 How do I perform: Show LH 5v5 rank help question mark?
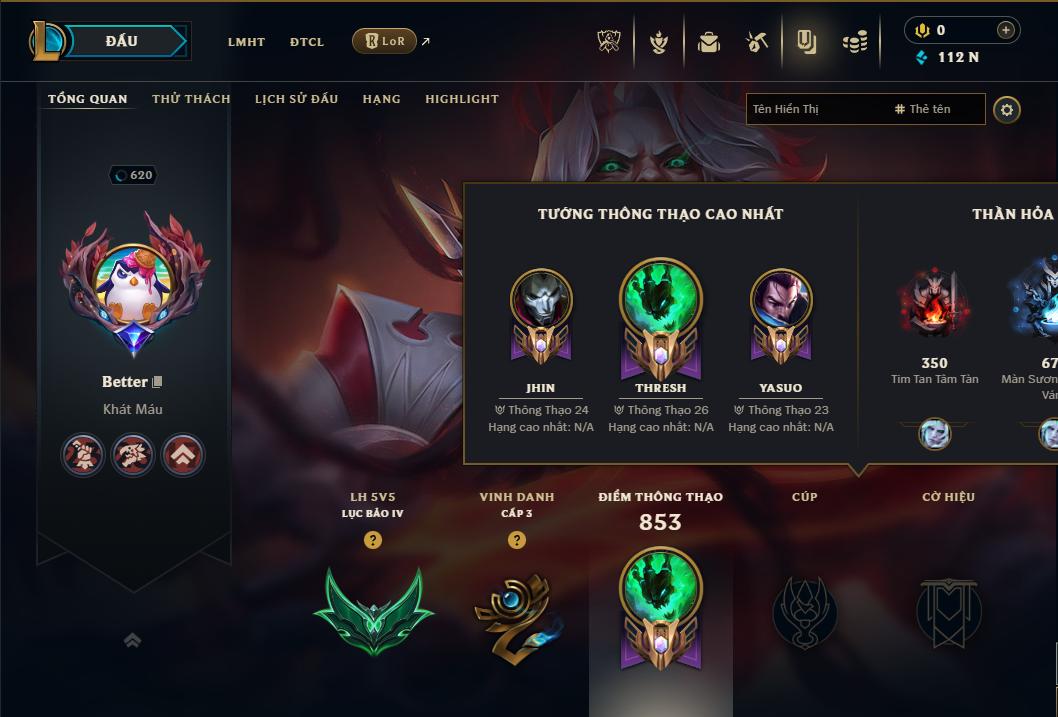(x=373, y=540)
